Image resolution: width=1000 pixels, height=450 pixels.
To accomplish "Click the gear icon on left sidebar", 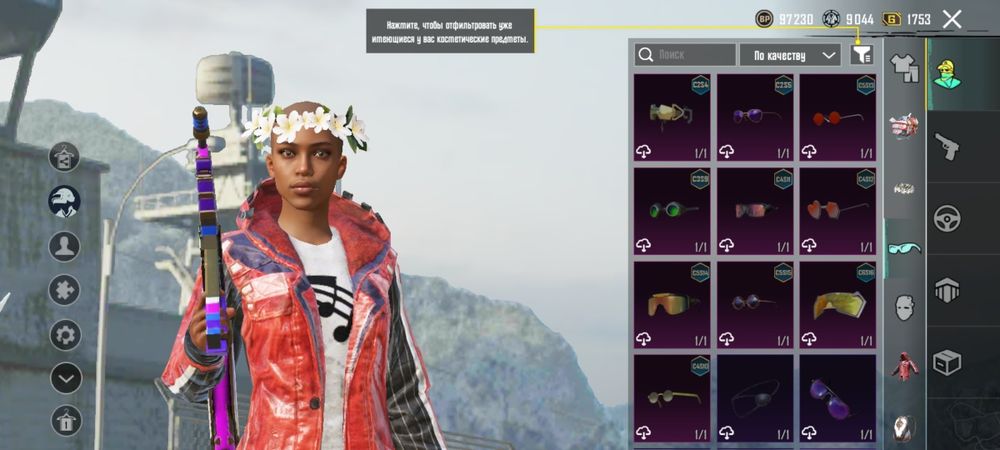I will point(65,334).
